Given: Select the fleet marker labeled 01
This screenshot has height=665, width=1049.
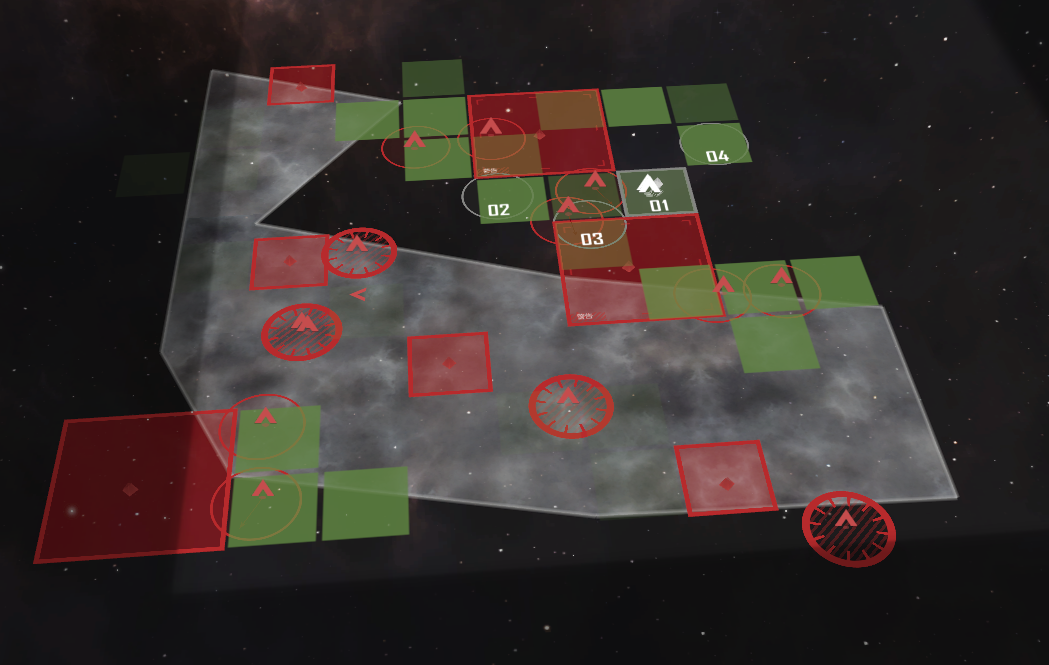Looking at the screenshot, I should (x=656, y=192).
